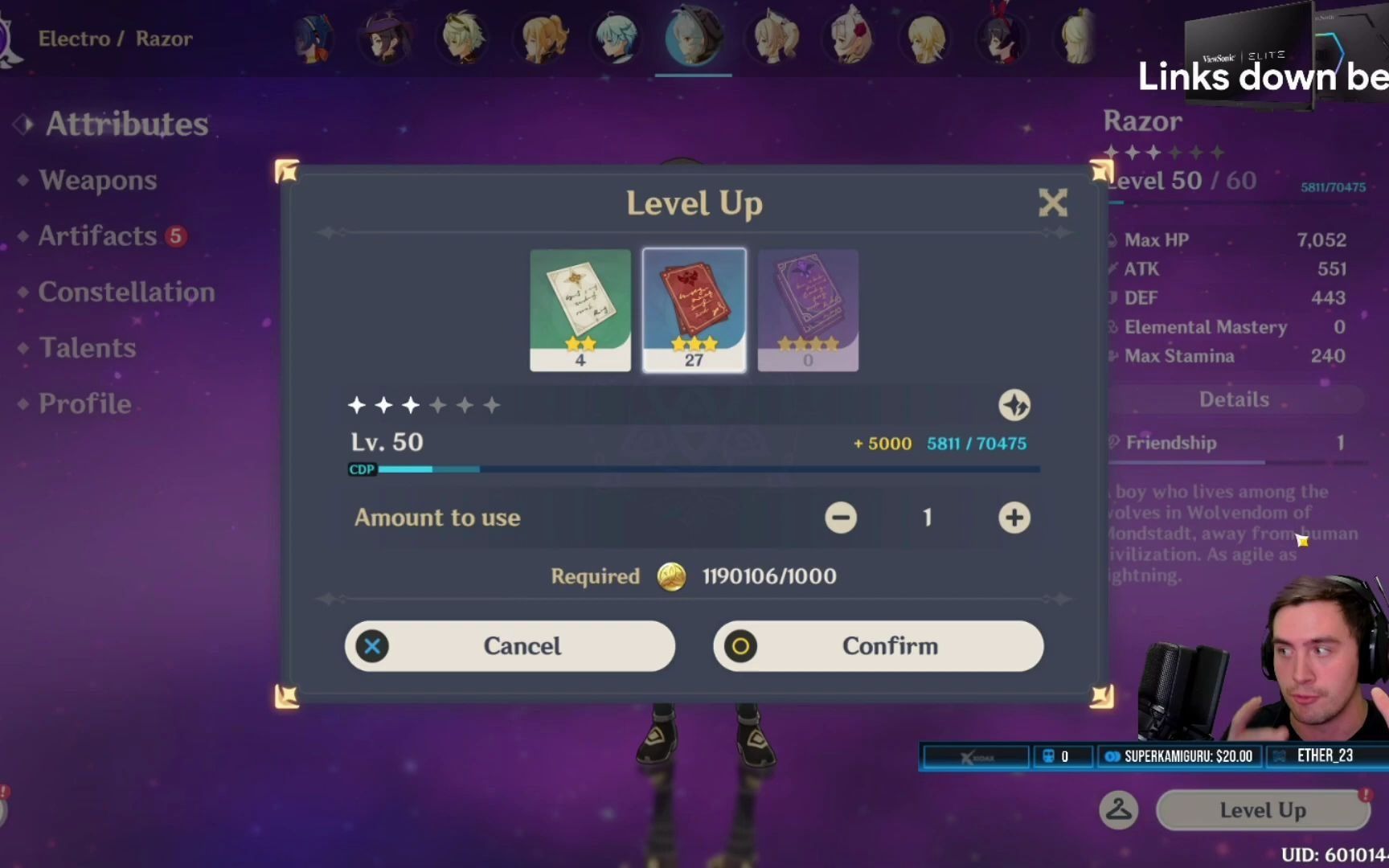Select the two-star Wanderer's Advice item
Image resolution: width=1389 pixels, height=868 pixels.
(580, 310)
